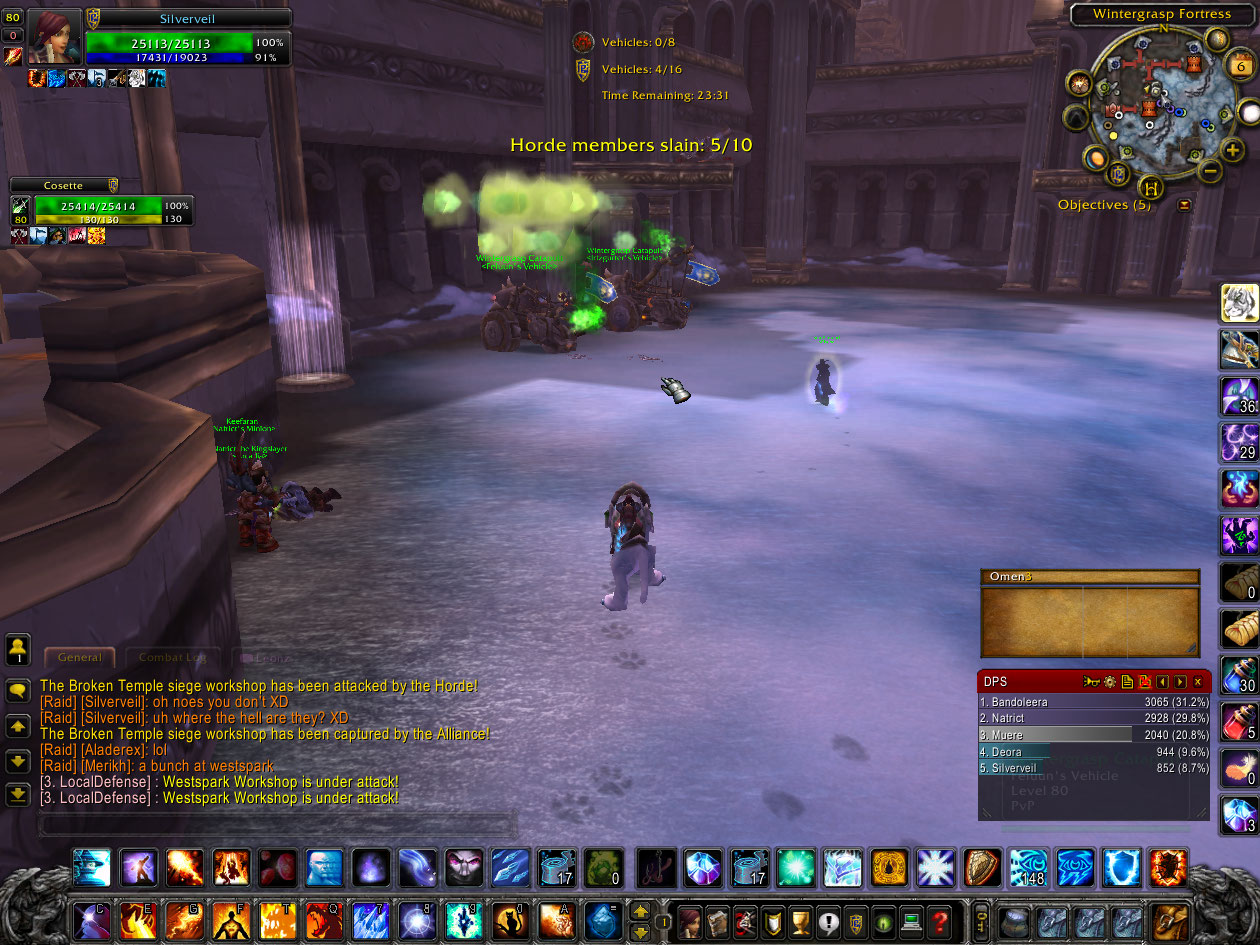Click the Omen3 threat meter title bar
The image size is (1260, 945).
[x=1090, y=577]
